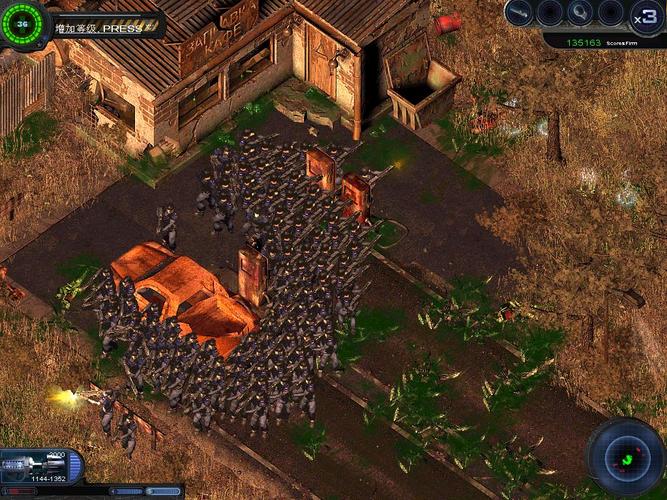Click the circular radar minimap
The width and height of the screenshot is (667, 500).
(x=626, y=457)
